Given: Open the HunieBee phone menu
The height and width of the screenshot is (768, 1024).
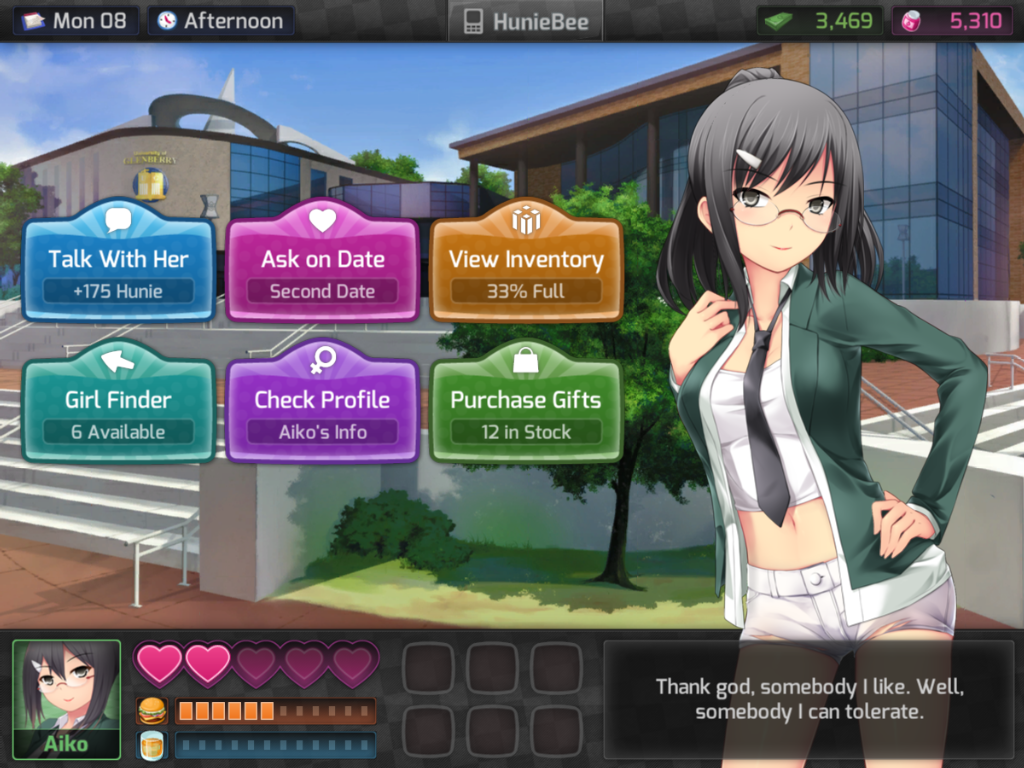Looking at the screenshot, I should (x=526, y=21).
